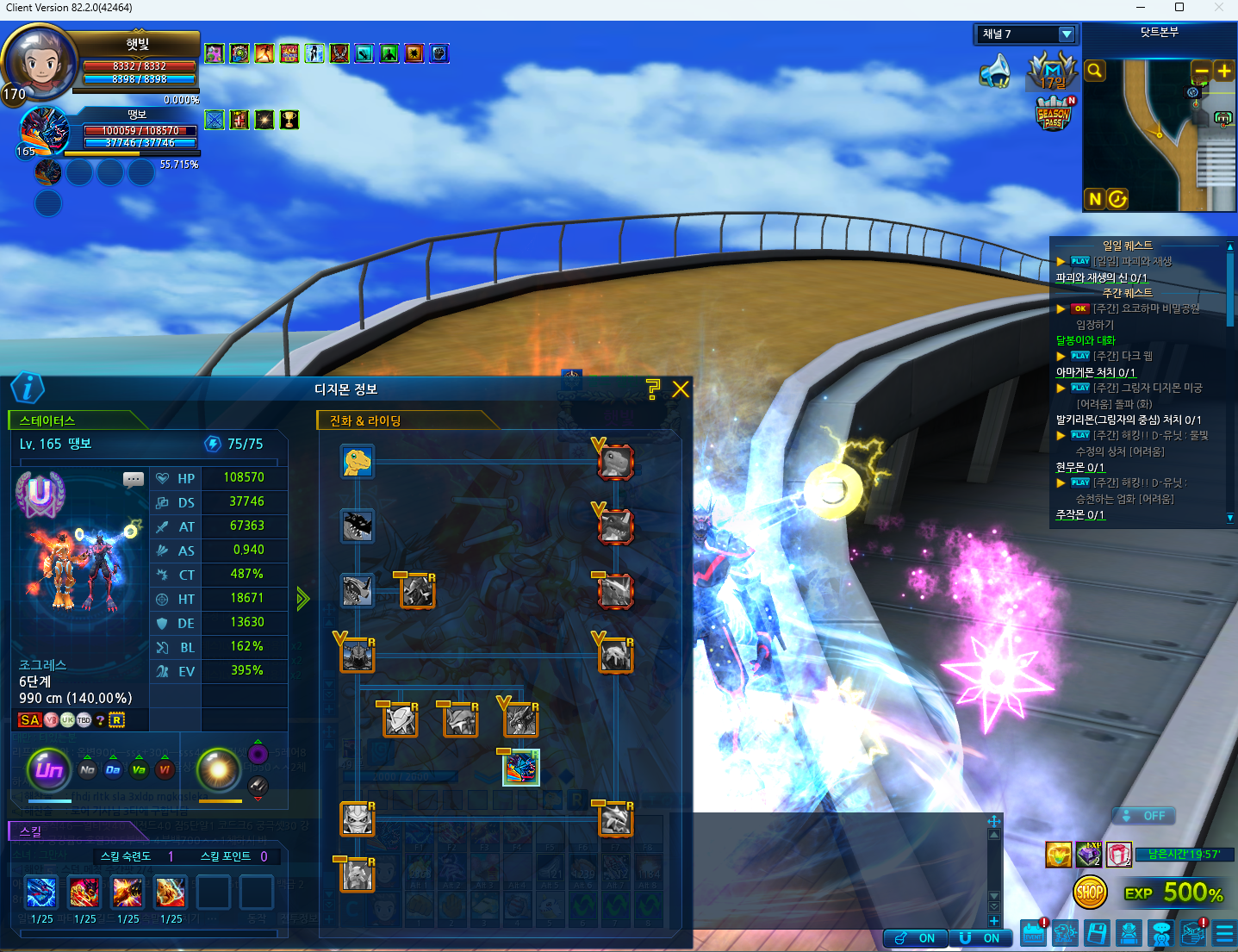Viewport: 1238px width, 952px height.
Task: Click the minimap magnifier search button
Action: (1095, 71)
